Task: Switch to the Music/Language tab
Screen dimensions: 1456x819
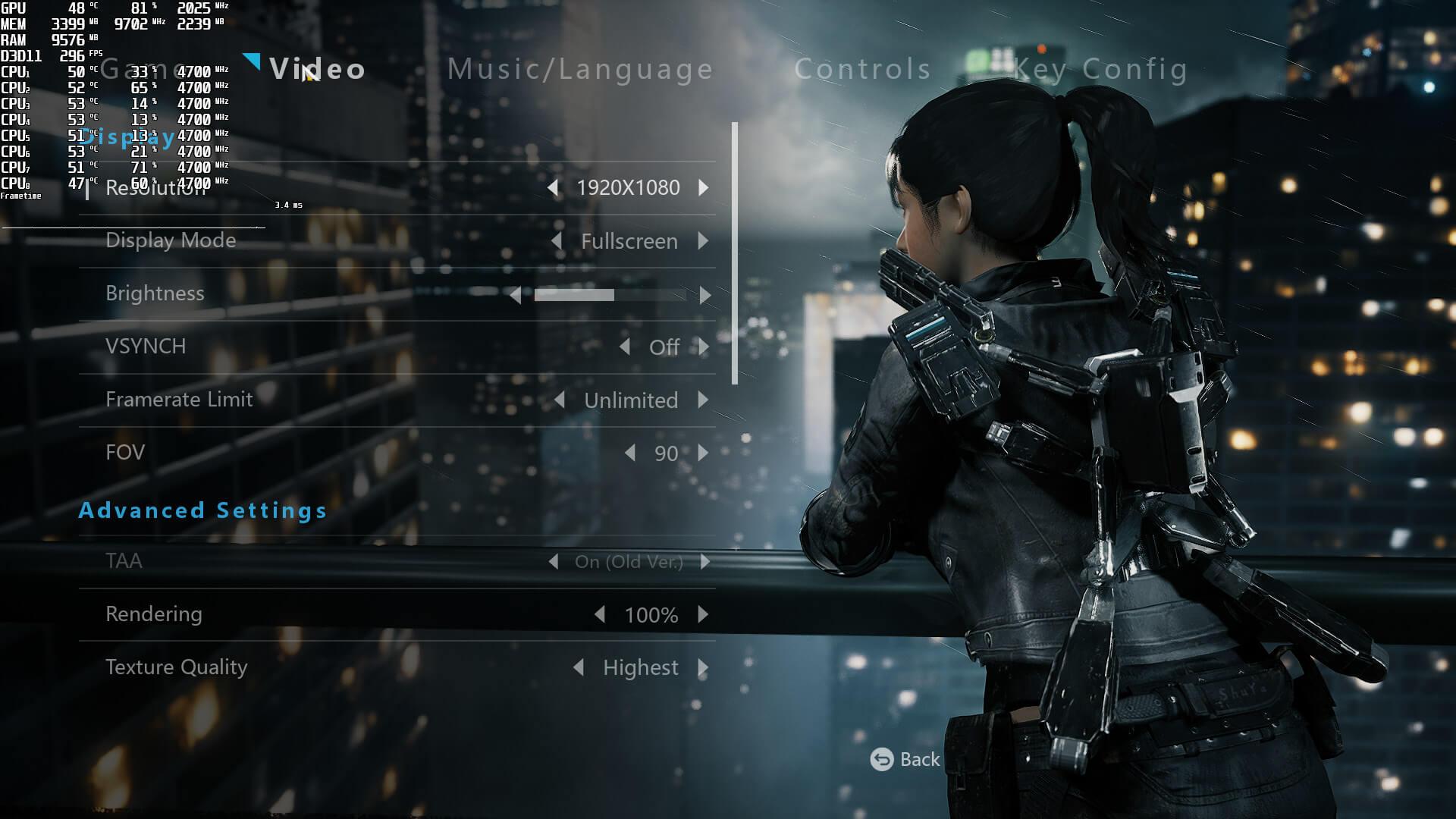Action: pos(580,70)
